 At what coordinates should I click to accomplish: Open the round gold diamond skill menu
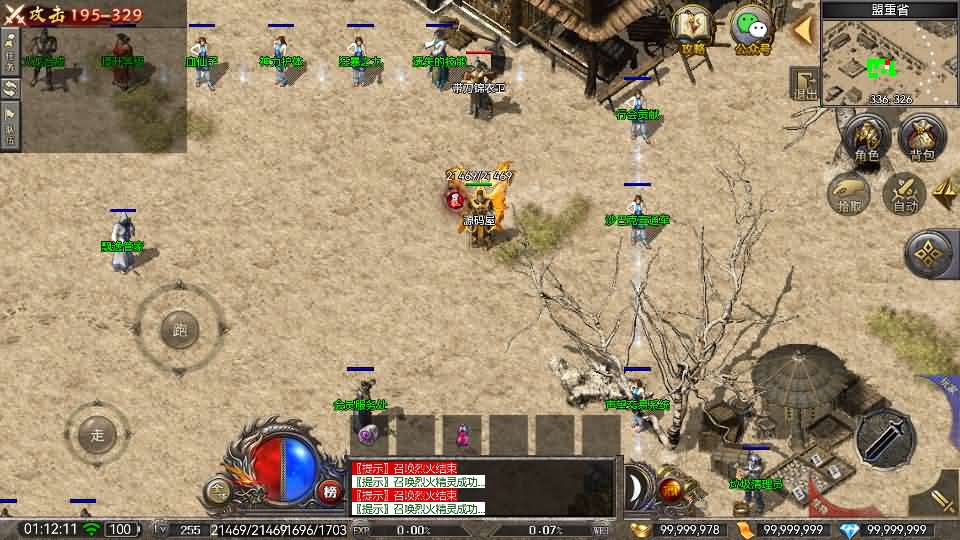[931, 254]
